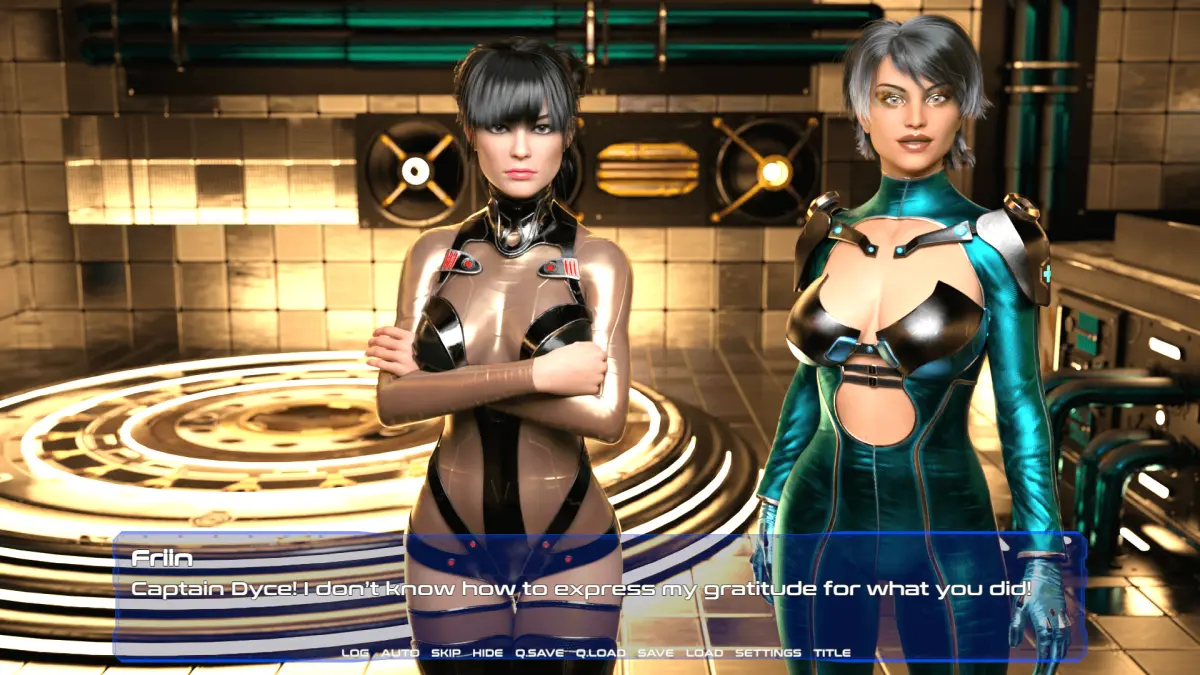Activate Skip mode
The image size is (1200, 675).
click(445, 653)
